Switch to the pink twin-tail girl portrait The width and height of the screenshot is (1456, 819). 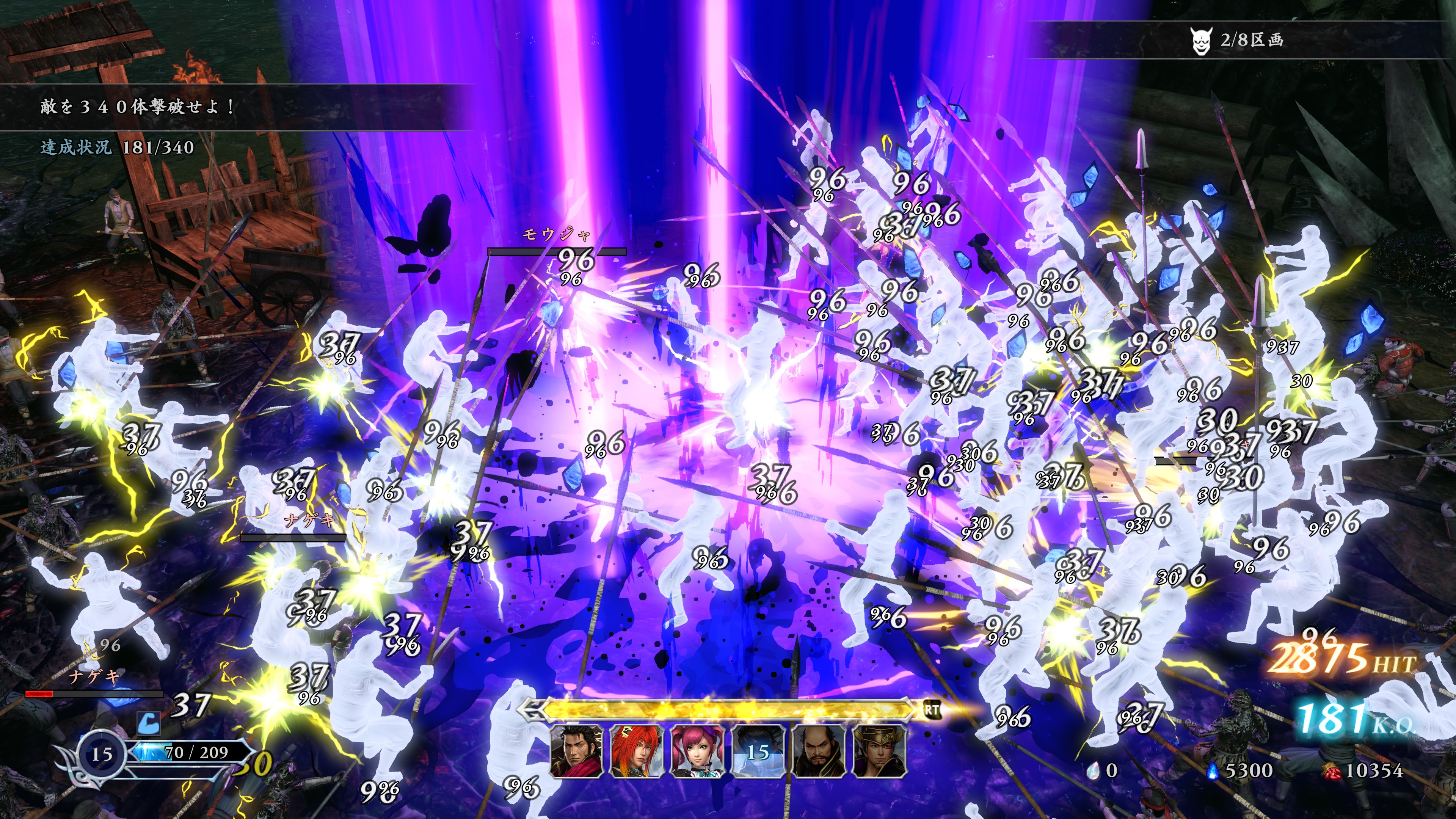pos(697,751)
